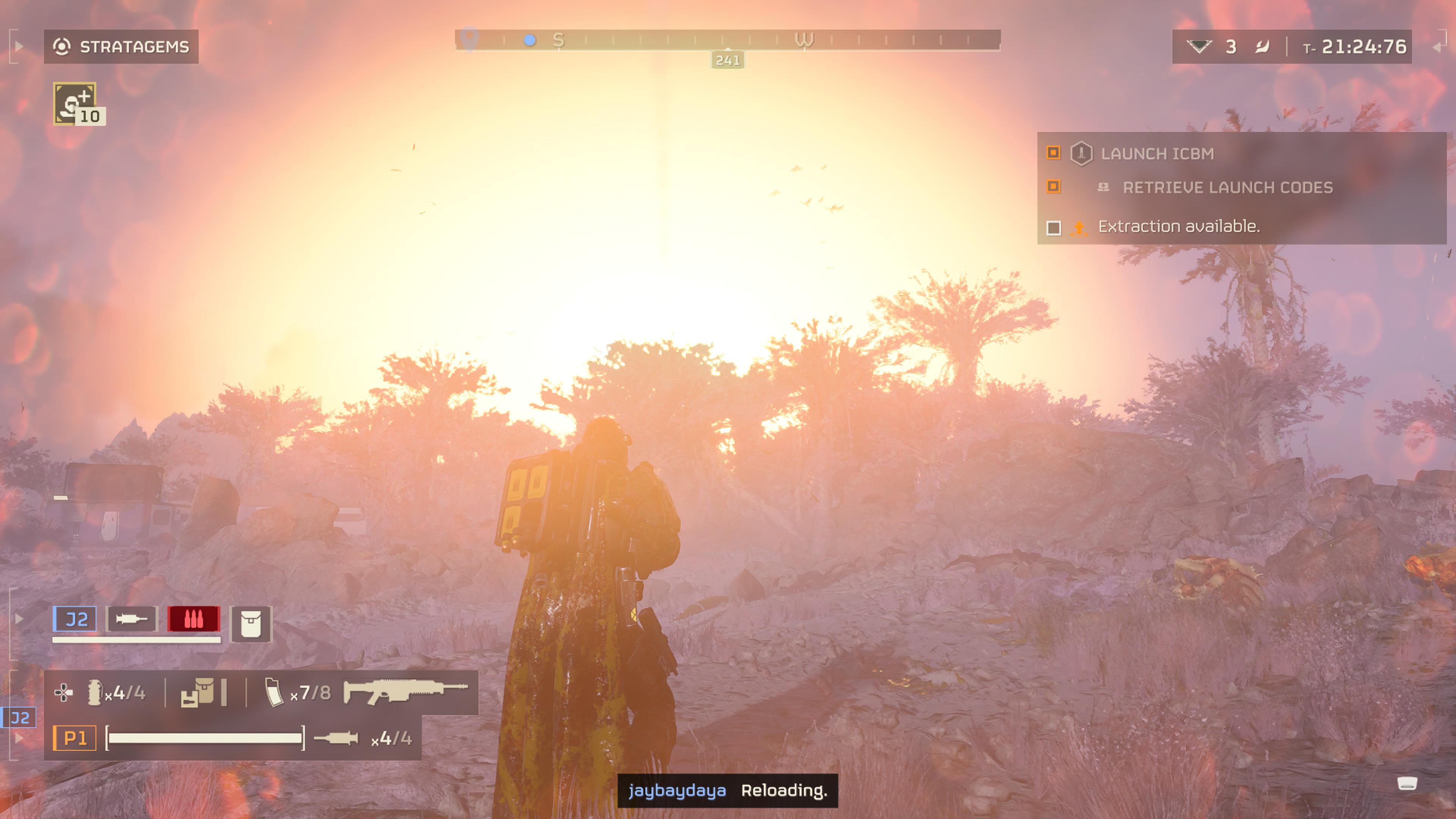
Task: Open the chat icon in the corner
Action: coord(1407,783)
